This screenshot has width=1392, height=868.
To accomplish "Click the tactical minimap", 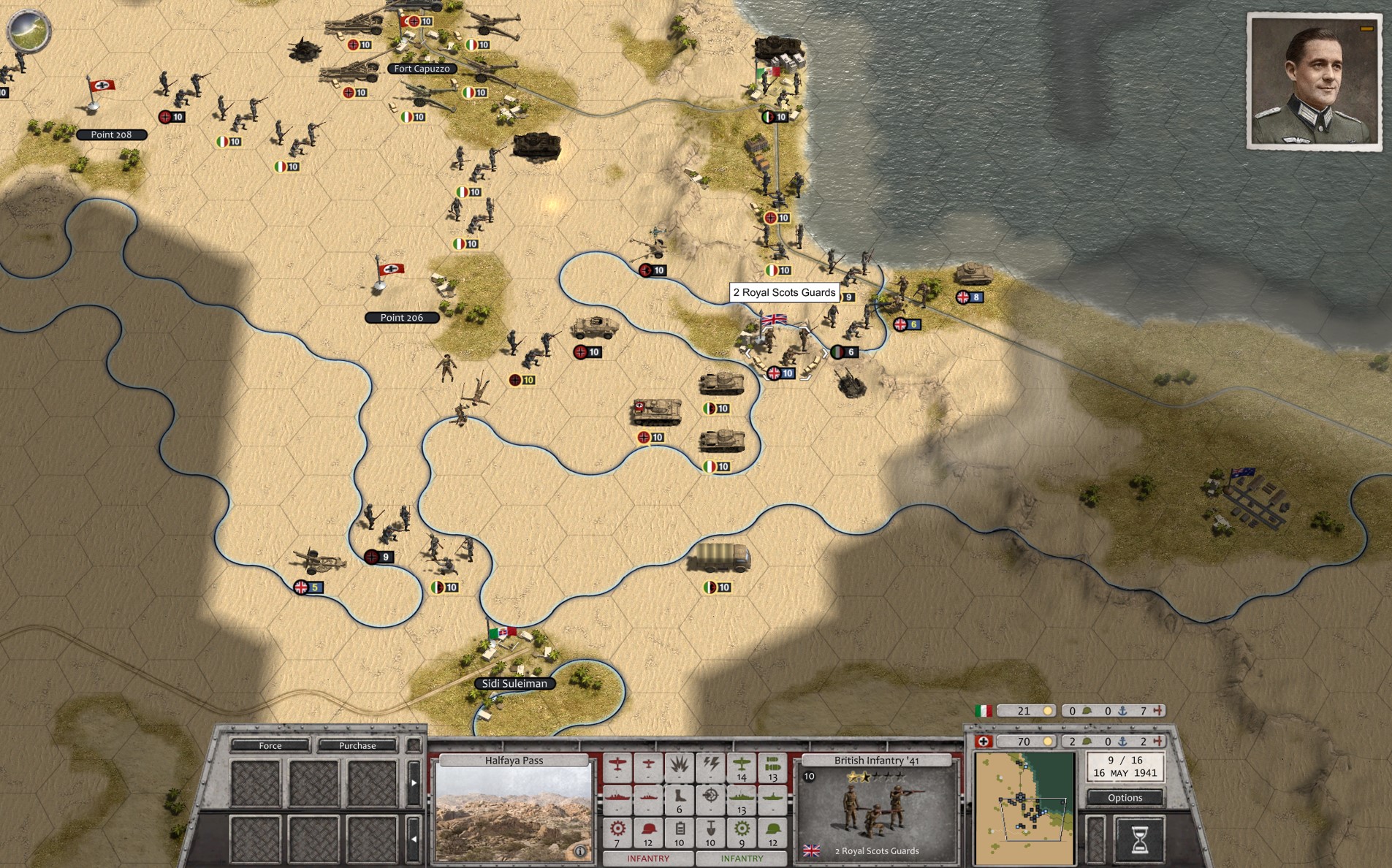I will 1024,809.
